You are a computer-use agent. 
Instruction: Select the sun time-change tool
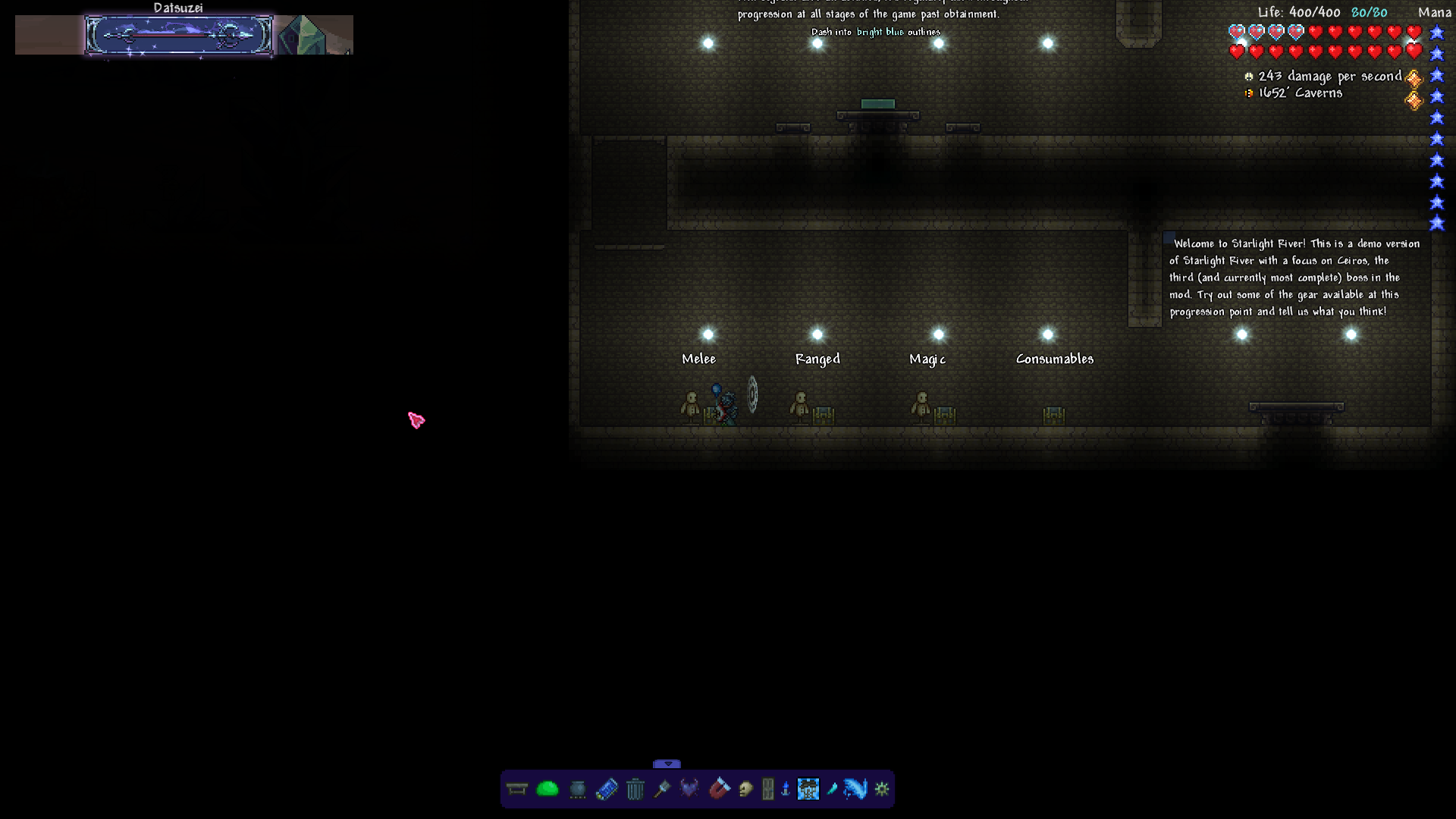pyautogui.click(x=881, y=789)
